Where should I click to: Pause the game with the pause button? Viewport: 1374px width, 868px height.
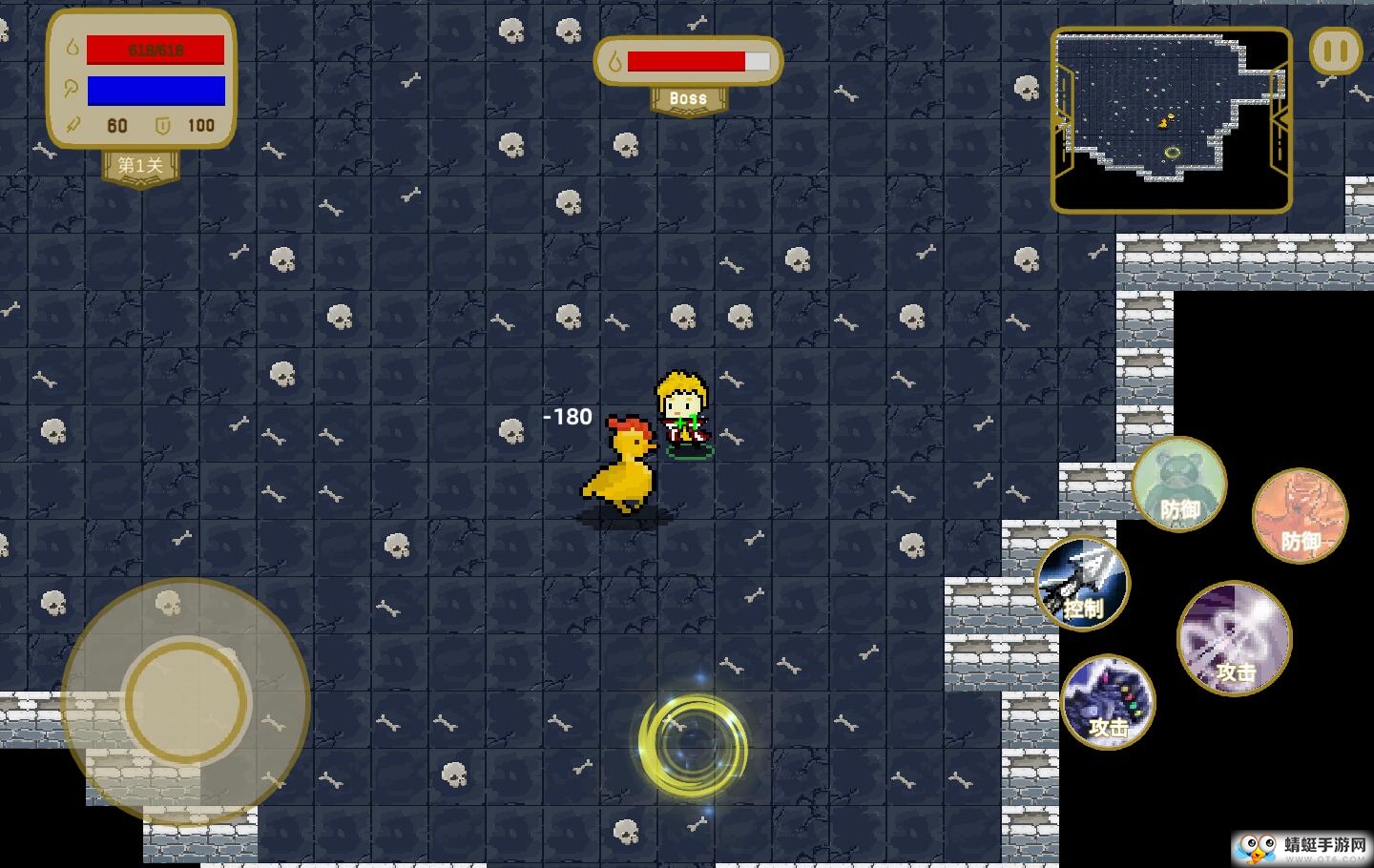point(1336,52)
